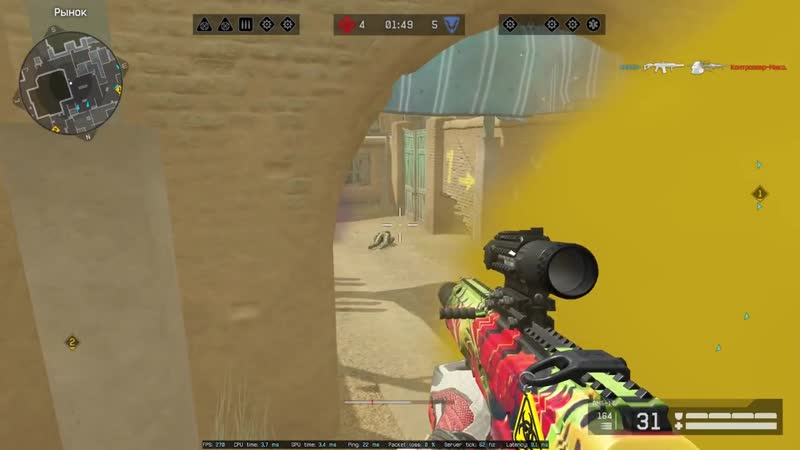Select the red team emblem

(346, 23)
